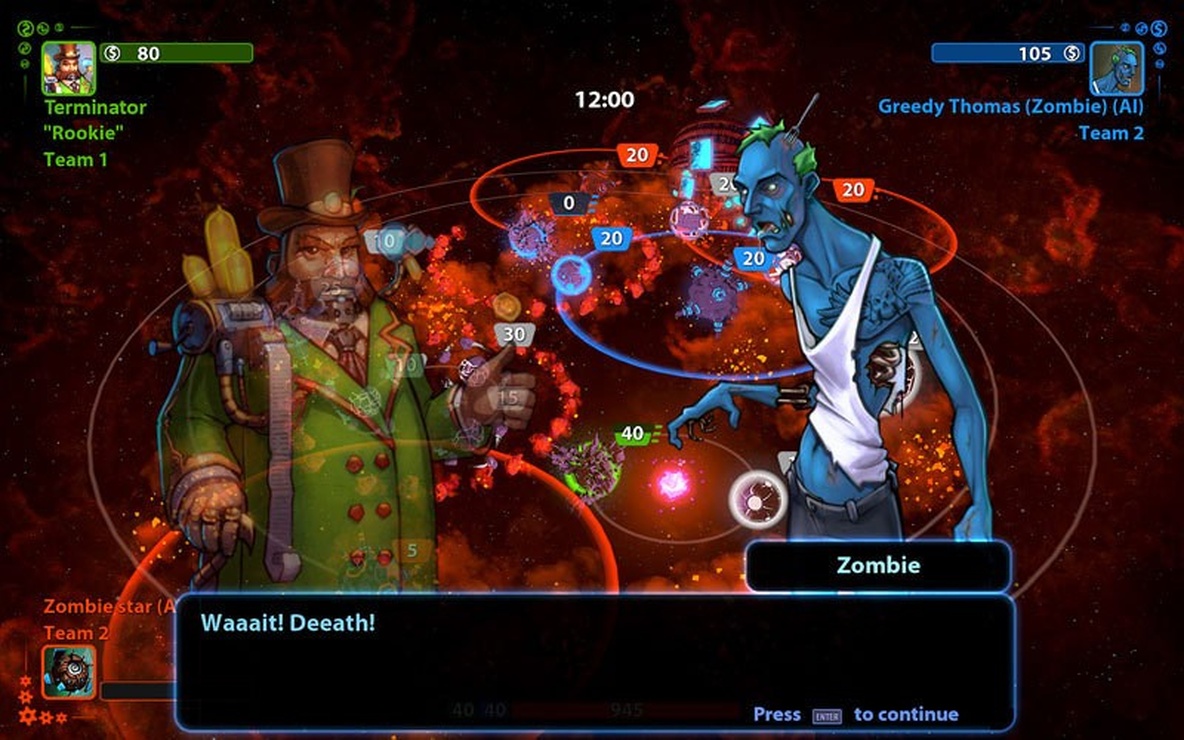Click the "Waaait! Deeath!" dialogue box
The height and width of the screenshot is (740, 1184).
pyautogui.click(x=594, y=662)
